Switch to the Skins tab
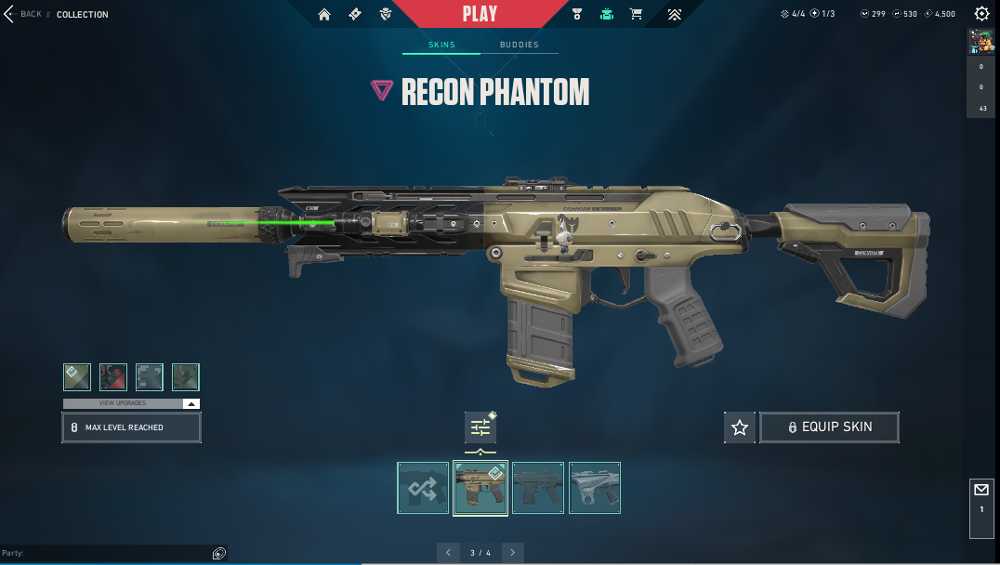This screenshot has width=1000, height=565. [441, 45]
